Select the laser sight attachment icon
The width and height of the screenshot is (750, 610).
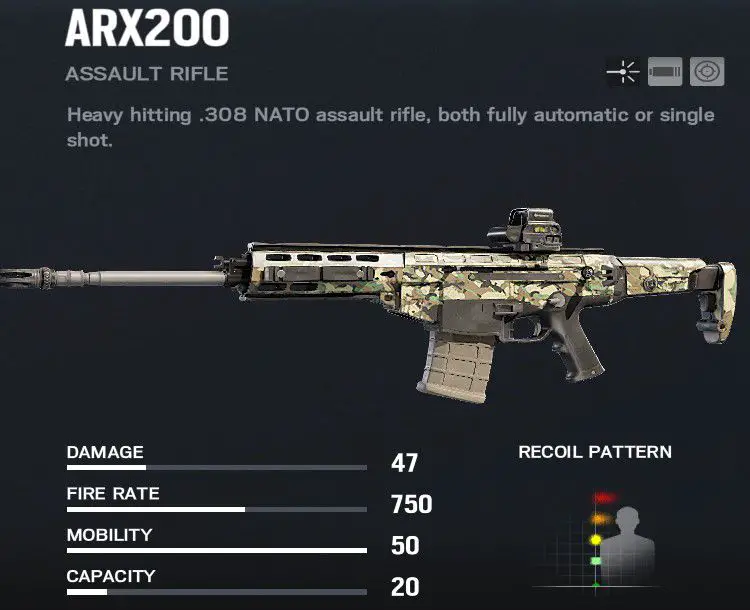pyautogui.click(x=622, y=72)
